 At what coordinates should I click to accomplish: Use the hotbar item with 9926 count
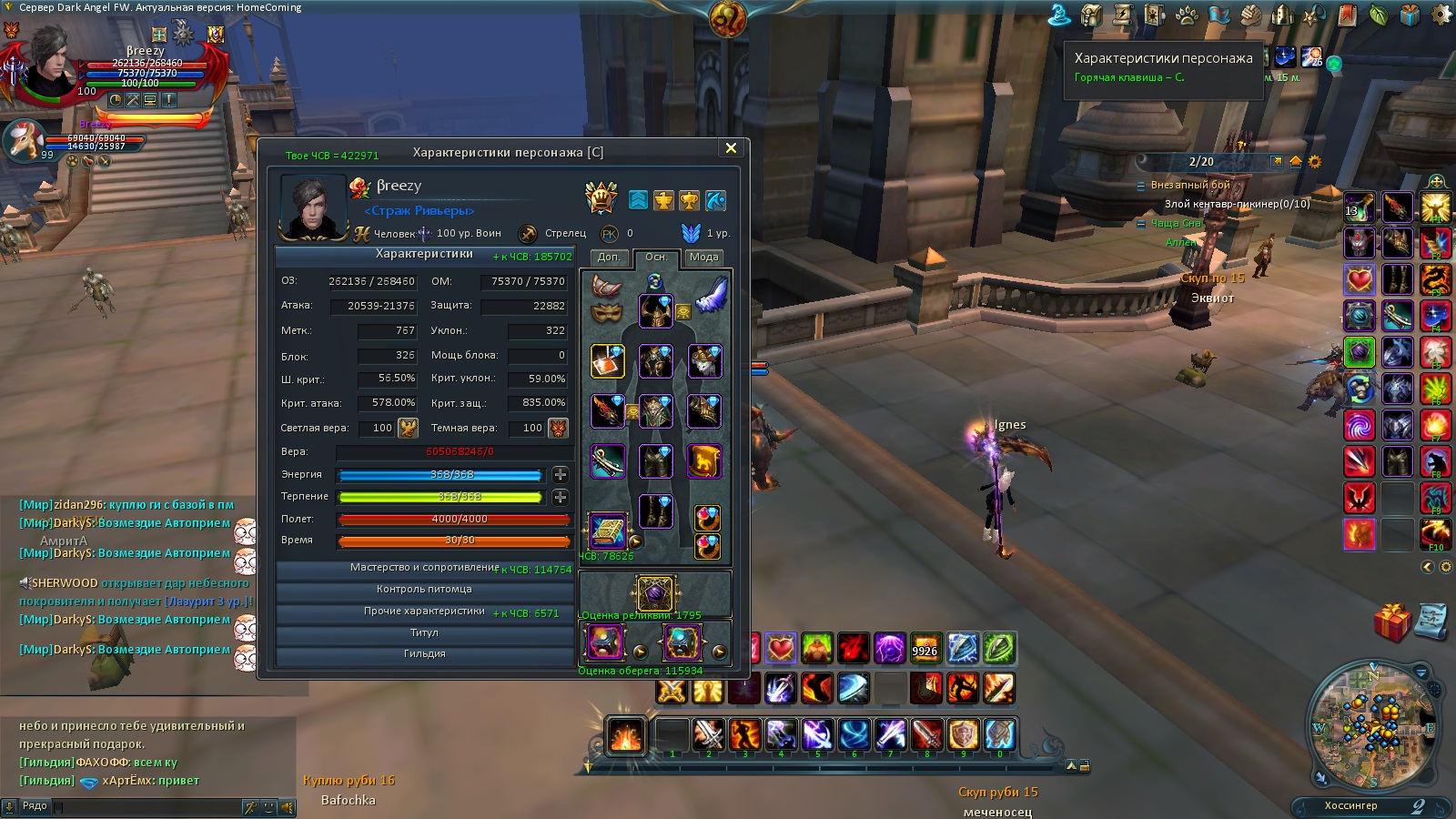tap(925, 648)
